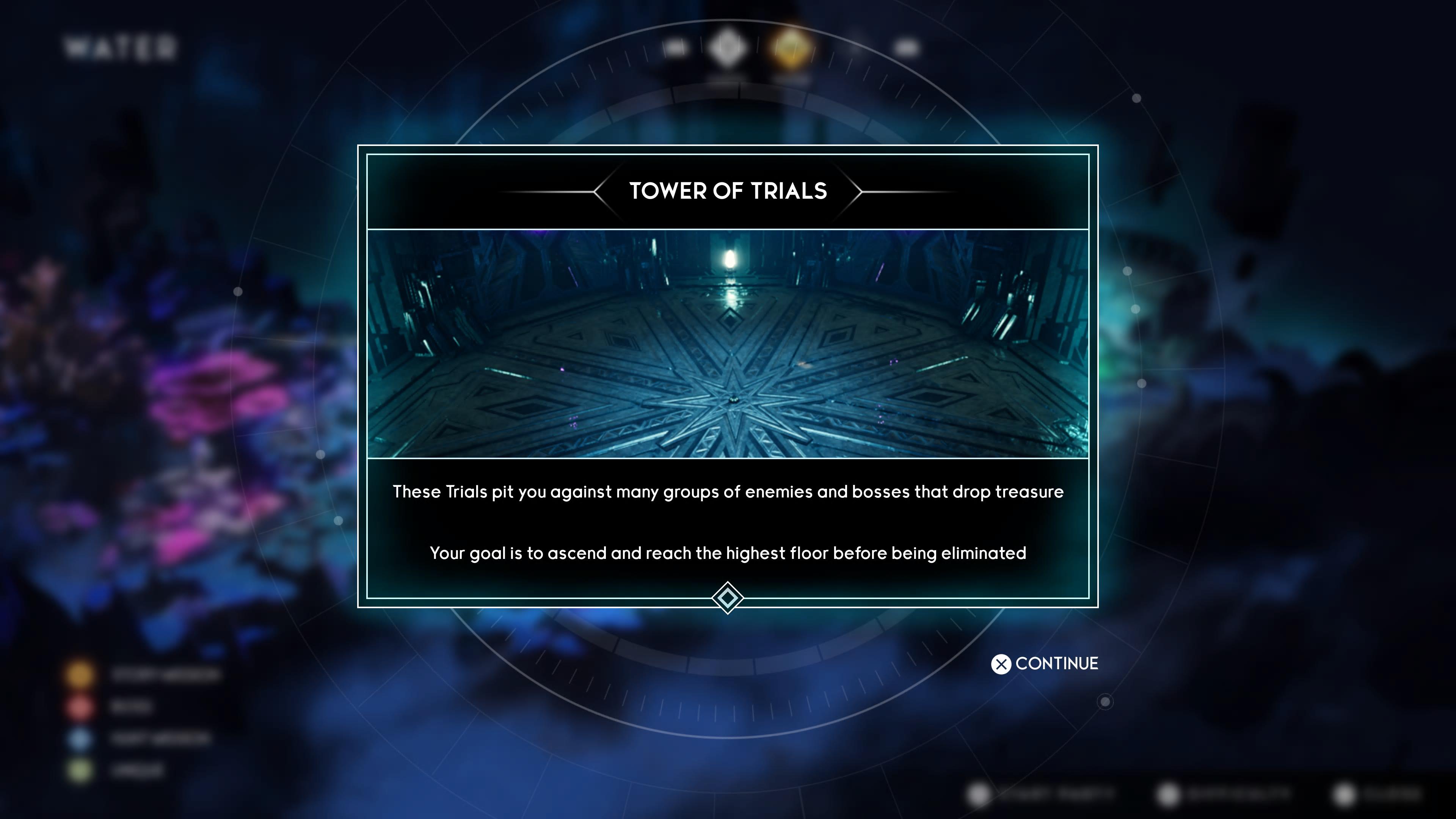This screenshot has height=819, width=1456.
Task: Click the Tower of Trials description text panel
Action: [x=728, y=523]
